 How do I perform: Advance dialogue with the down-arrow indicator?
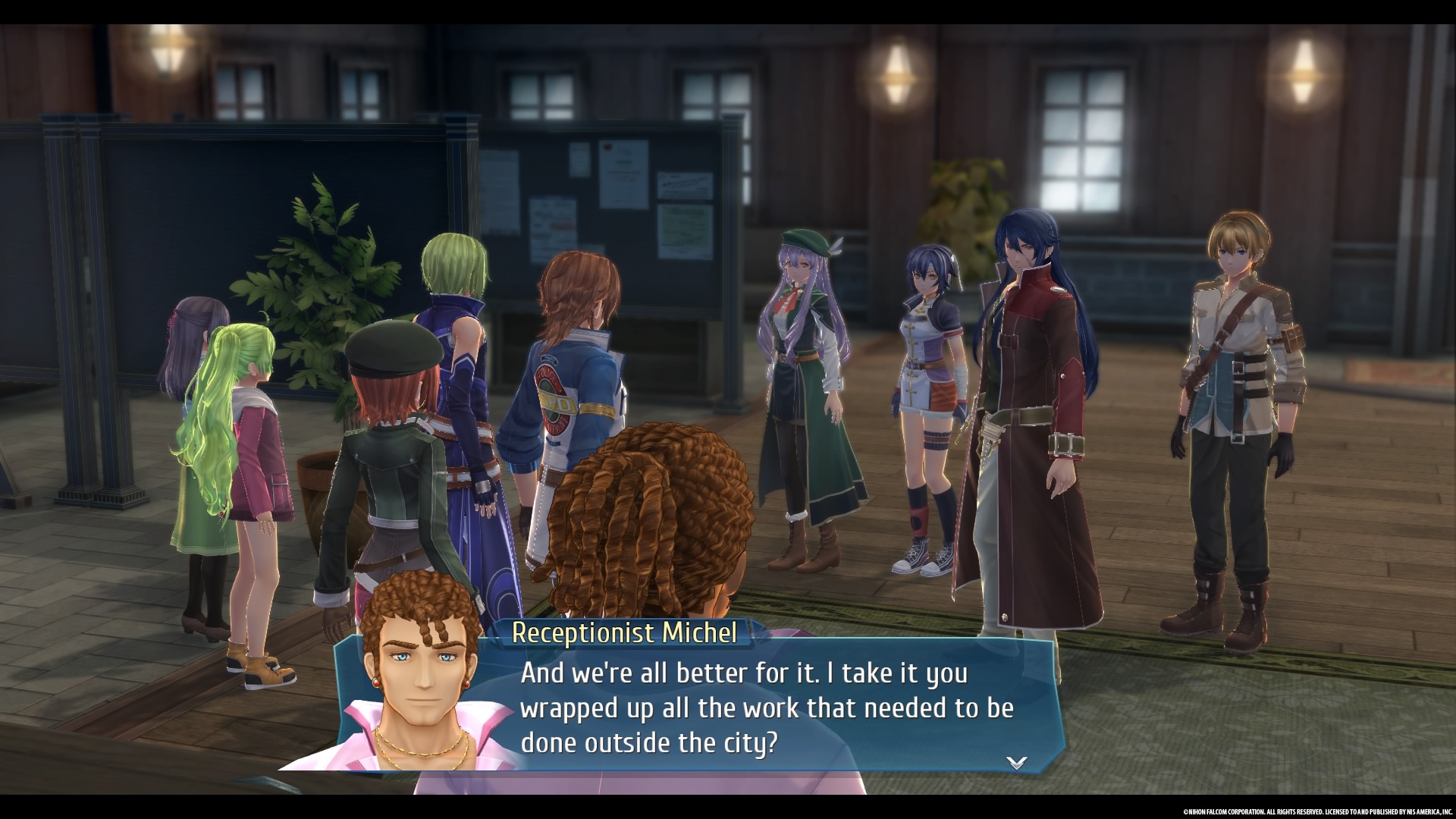point(1016,762)
